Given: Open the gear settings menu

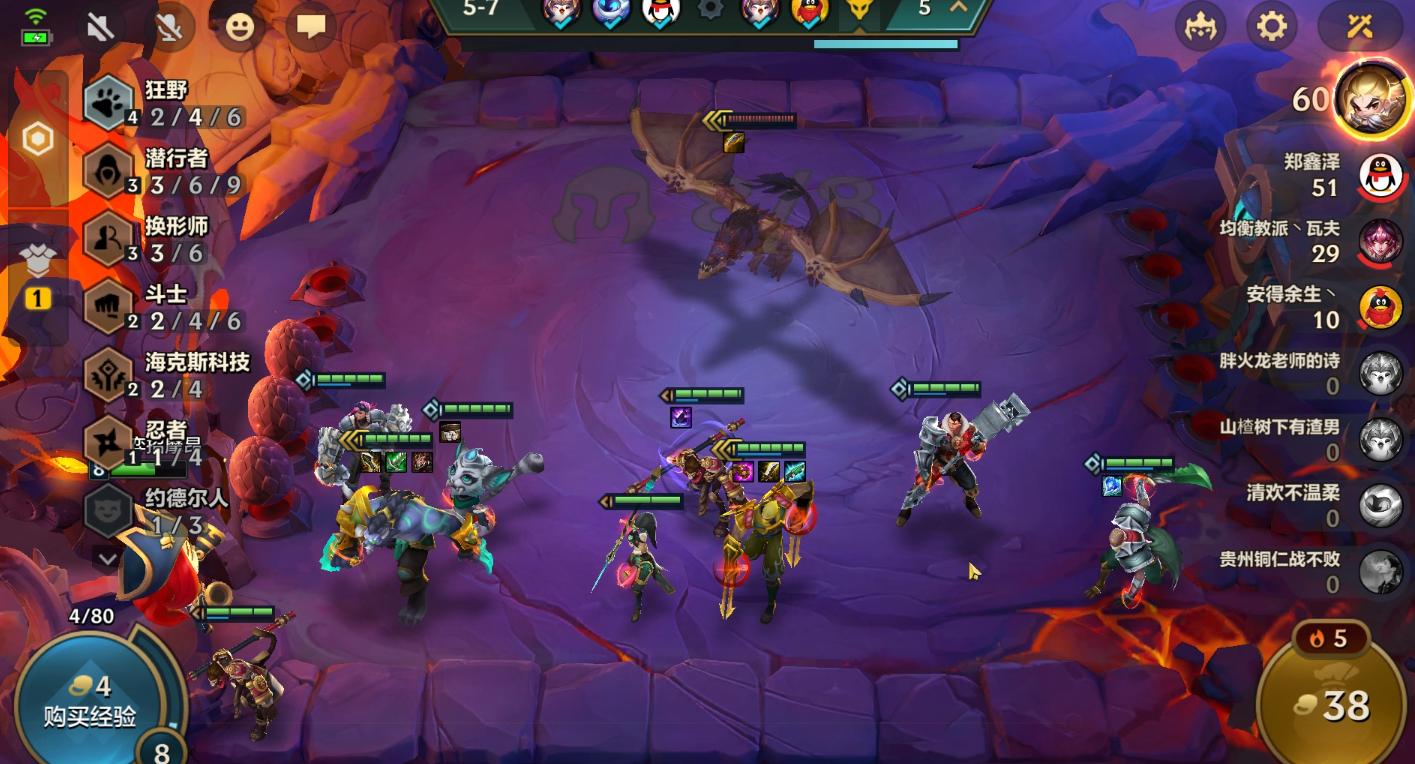Looking at the screenshot, I should 1271,26.
